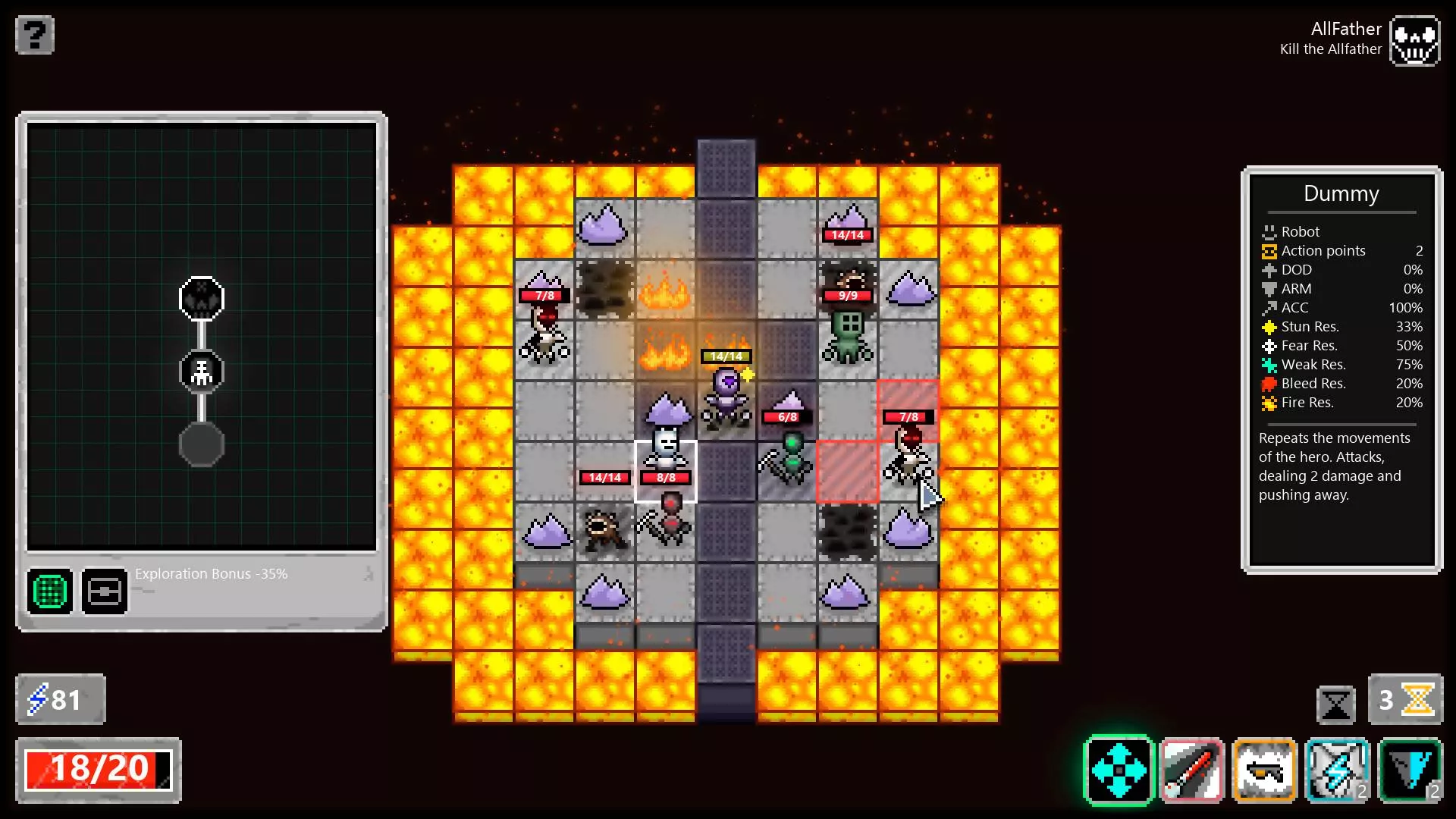The height and width of the screenshot is (819, 1456).
Task: Click the gray empty room map node
Action: click(x=202, y=444)
